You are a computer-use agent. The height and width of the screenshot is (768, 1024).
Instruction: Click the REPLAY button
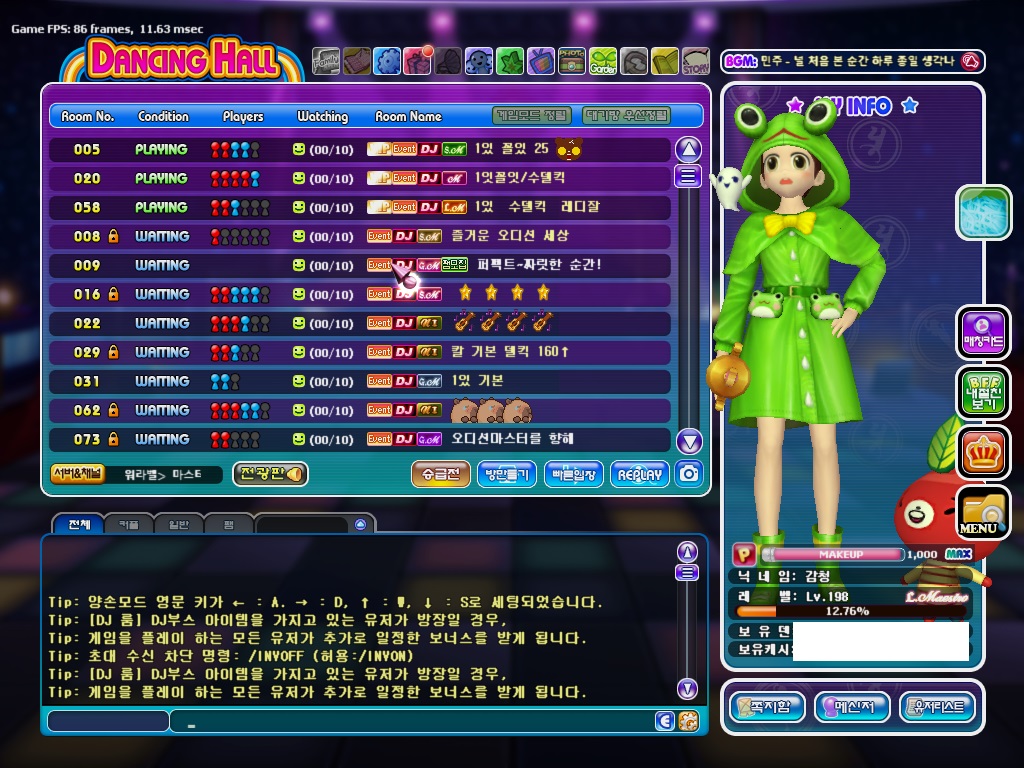[640, 474]
